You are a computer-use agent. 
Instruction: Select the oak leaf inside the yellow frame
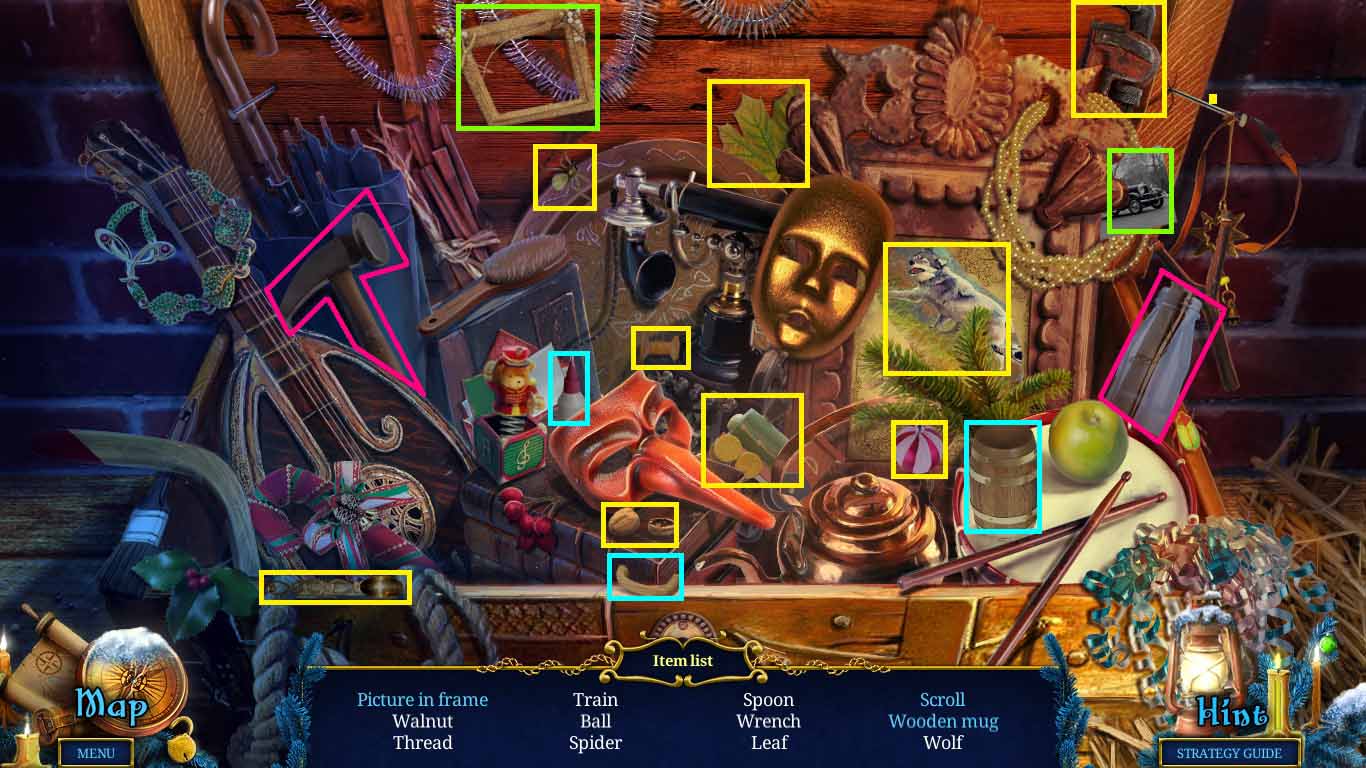[x=757, y=133]
